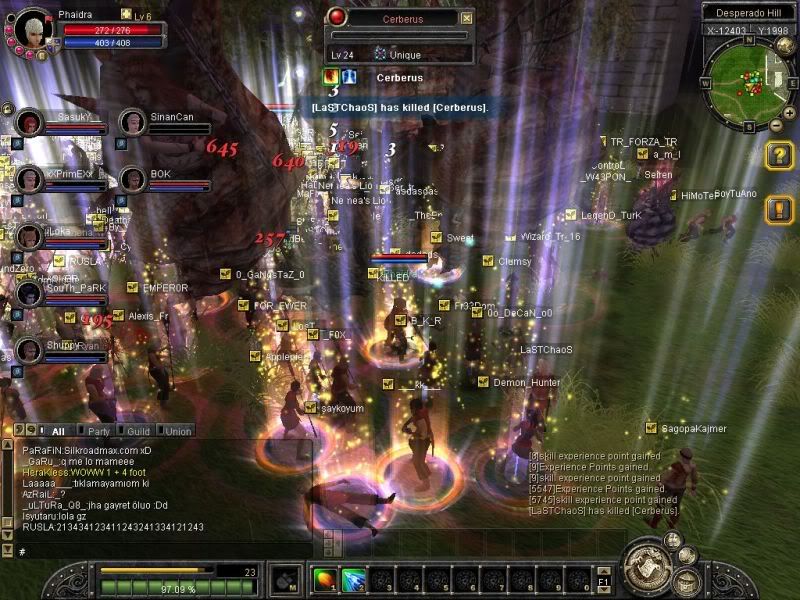
Task: Click Phaidra's character portrait
Action: click(x=33, y=29)
